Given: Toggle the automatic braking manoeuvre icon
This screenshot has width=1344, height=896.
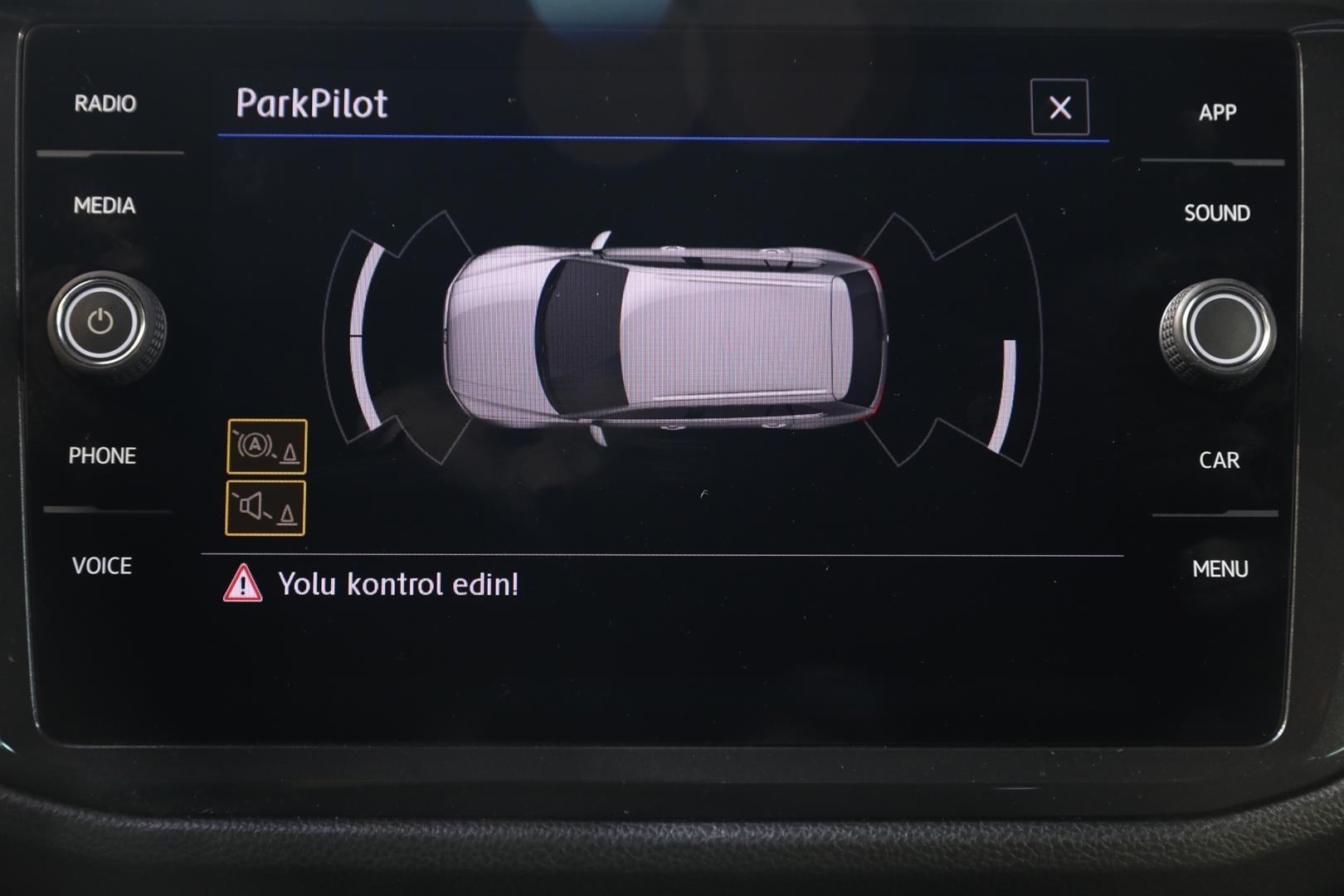Looking at the screenshot, I should [266, 446].
